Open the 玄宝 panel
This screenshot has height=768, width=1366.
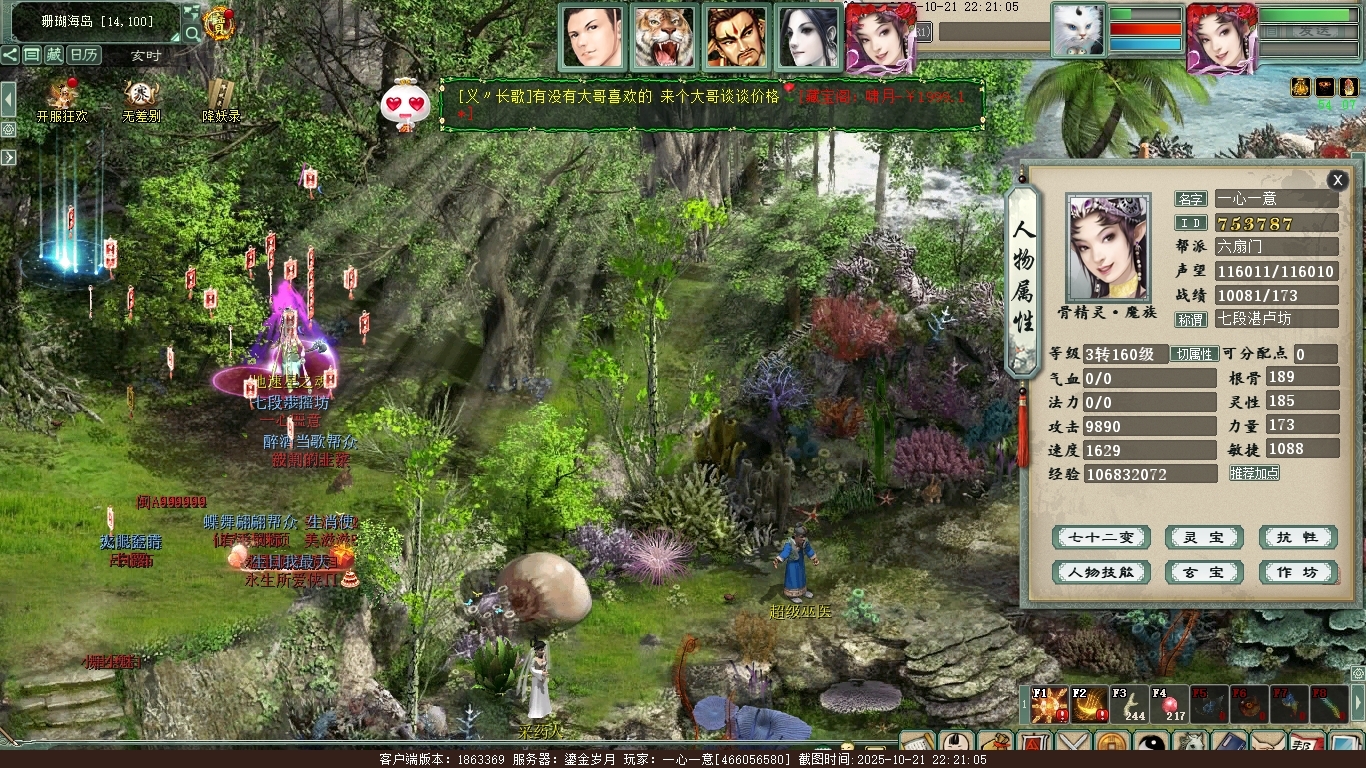click(1203, 573)
